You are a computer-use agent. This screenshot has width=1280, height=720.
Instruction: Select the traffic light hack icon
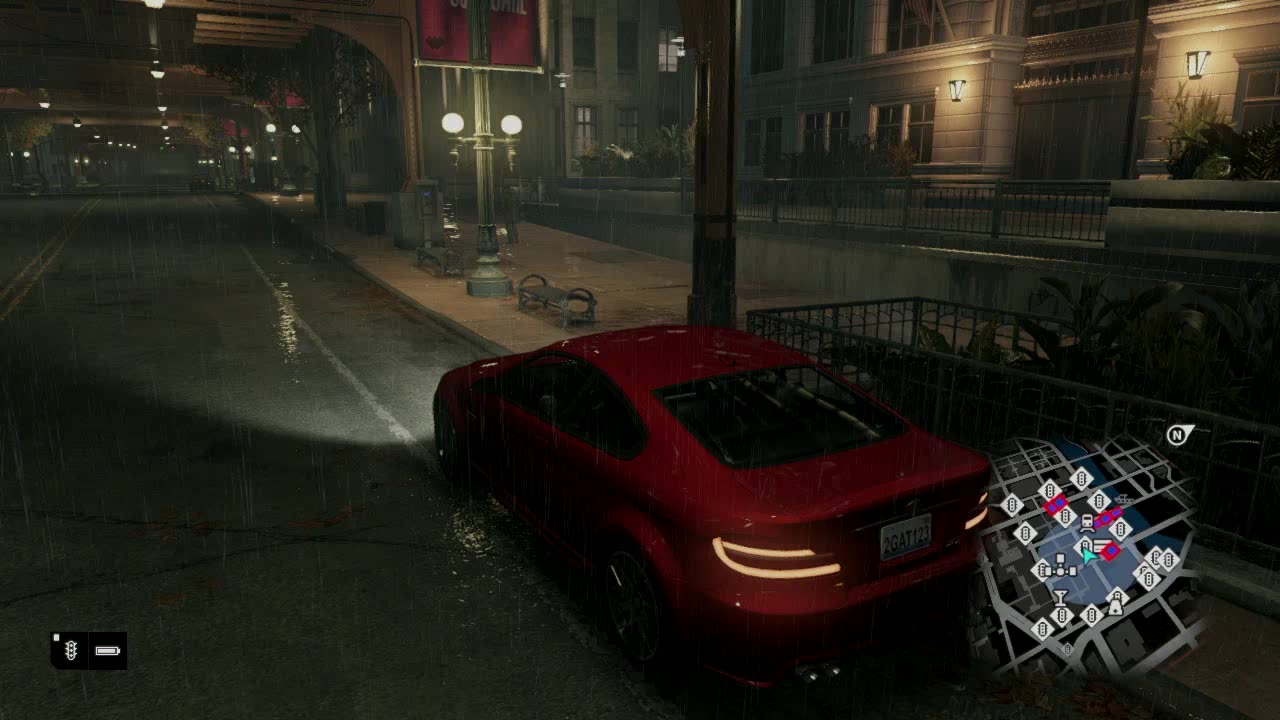point(70,651)
